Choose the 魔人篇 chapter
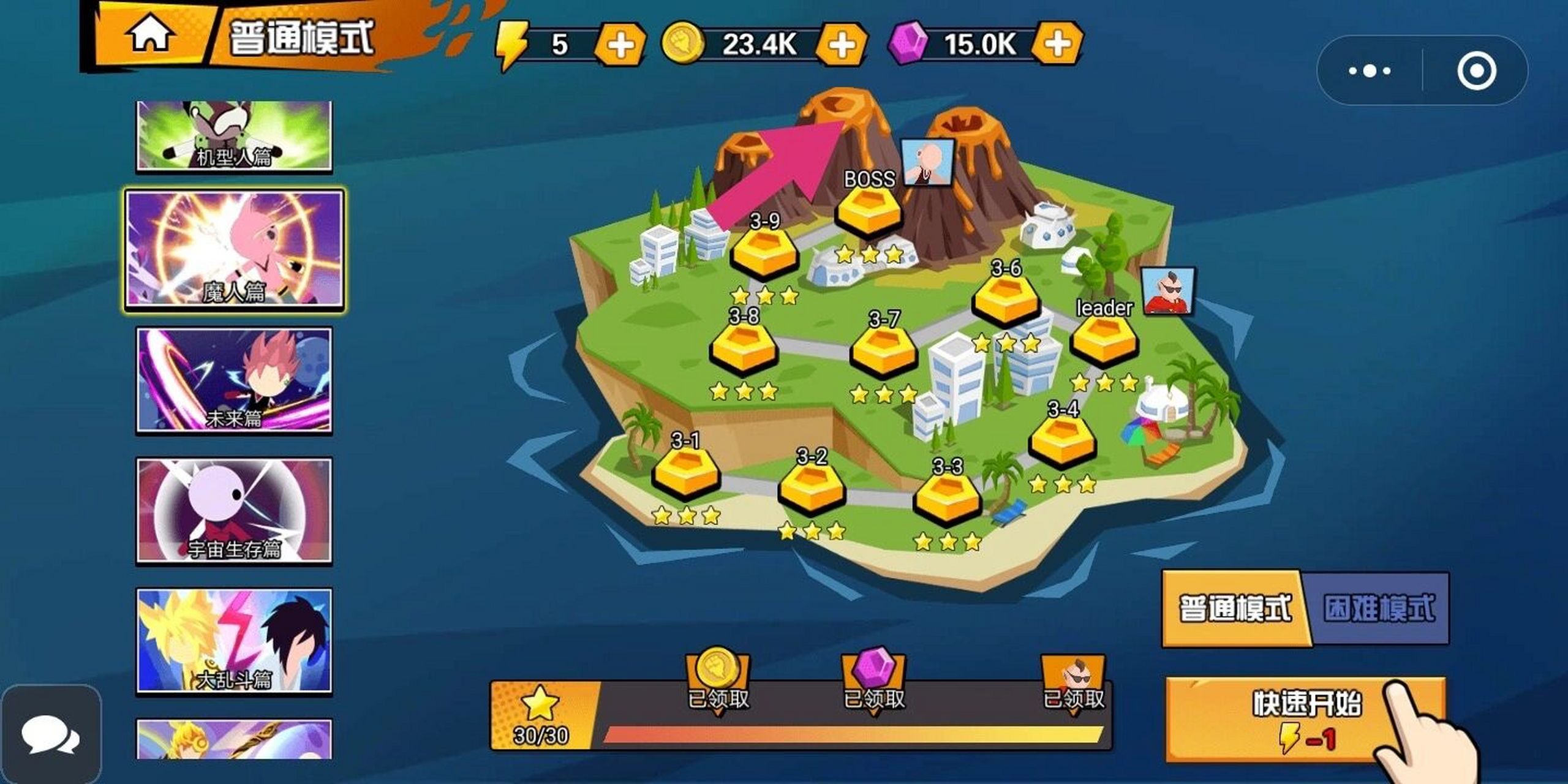 (234, 251)
